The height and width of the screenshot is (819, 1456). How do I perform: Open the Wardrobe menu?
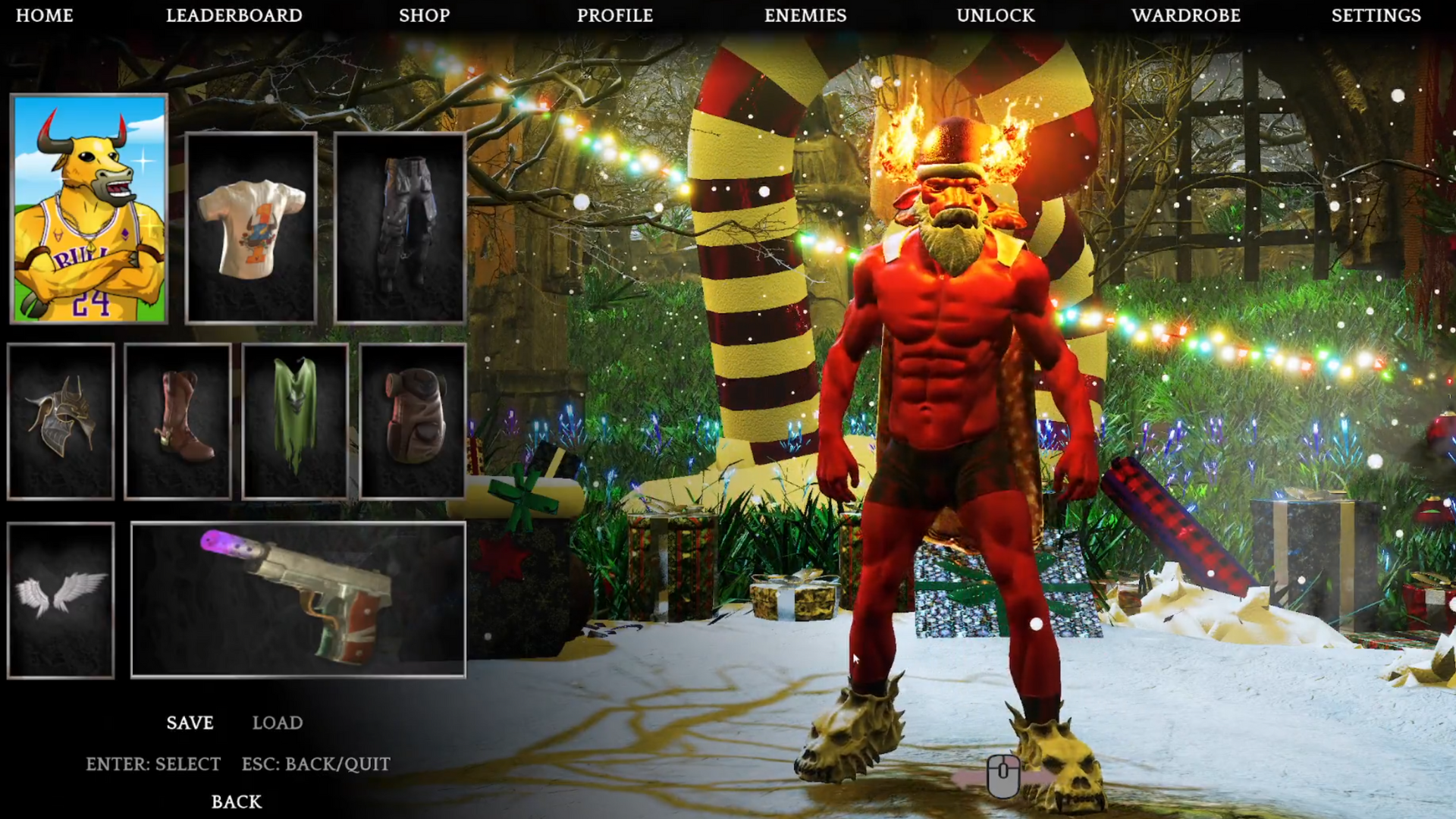(1186, 15)
